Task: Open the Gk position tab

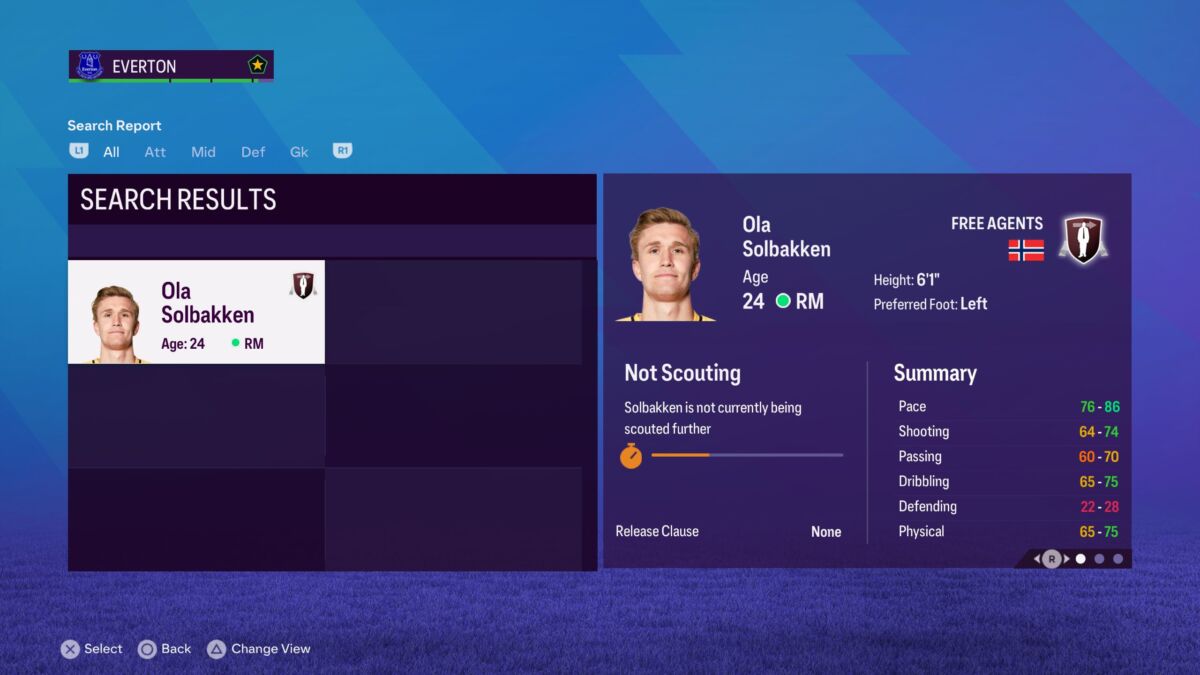Action: [x=299, y=152]
